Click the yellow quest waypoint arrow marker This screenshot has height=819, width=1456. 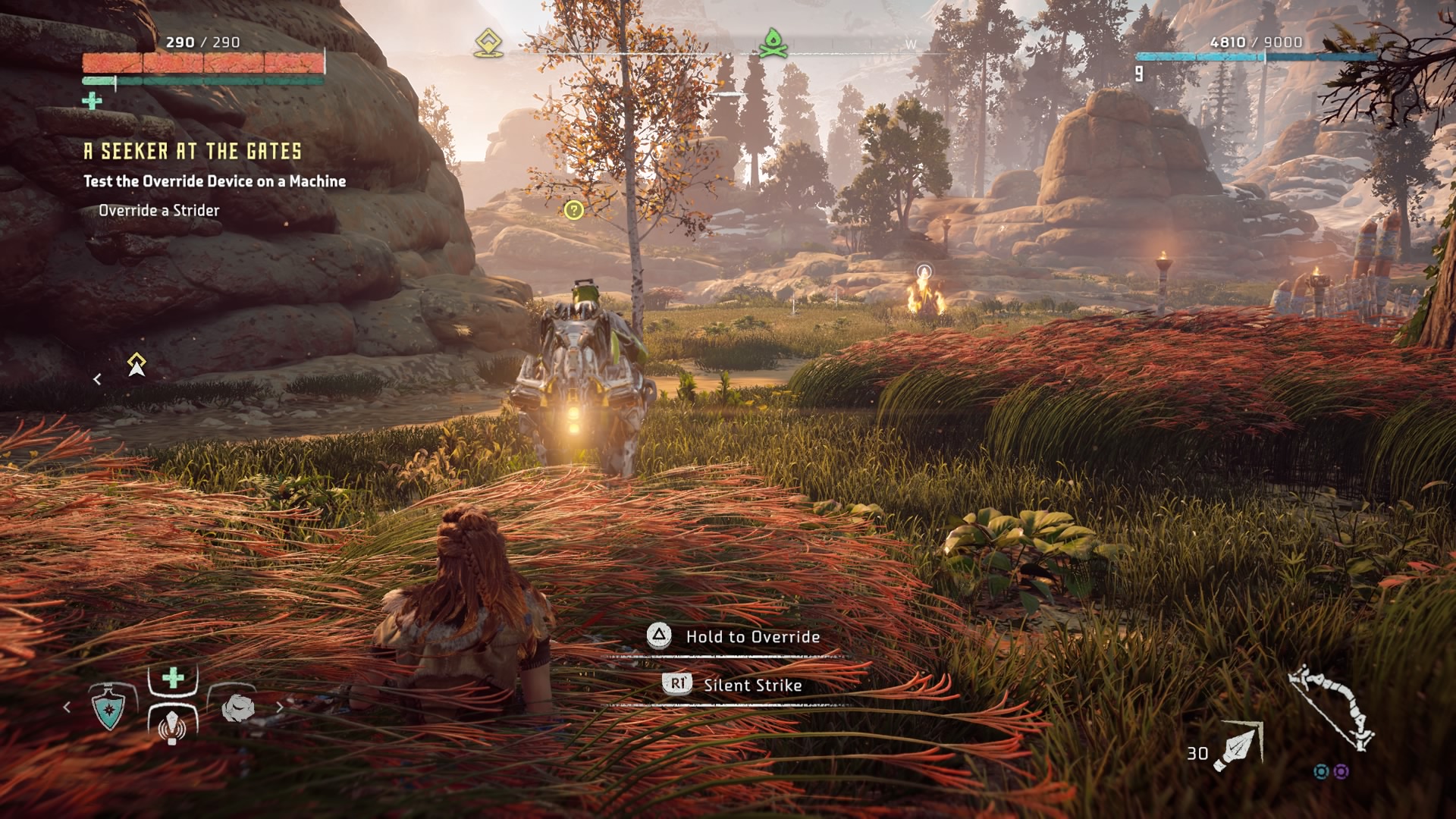click(136, 365)
